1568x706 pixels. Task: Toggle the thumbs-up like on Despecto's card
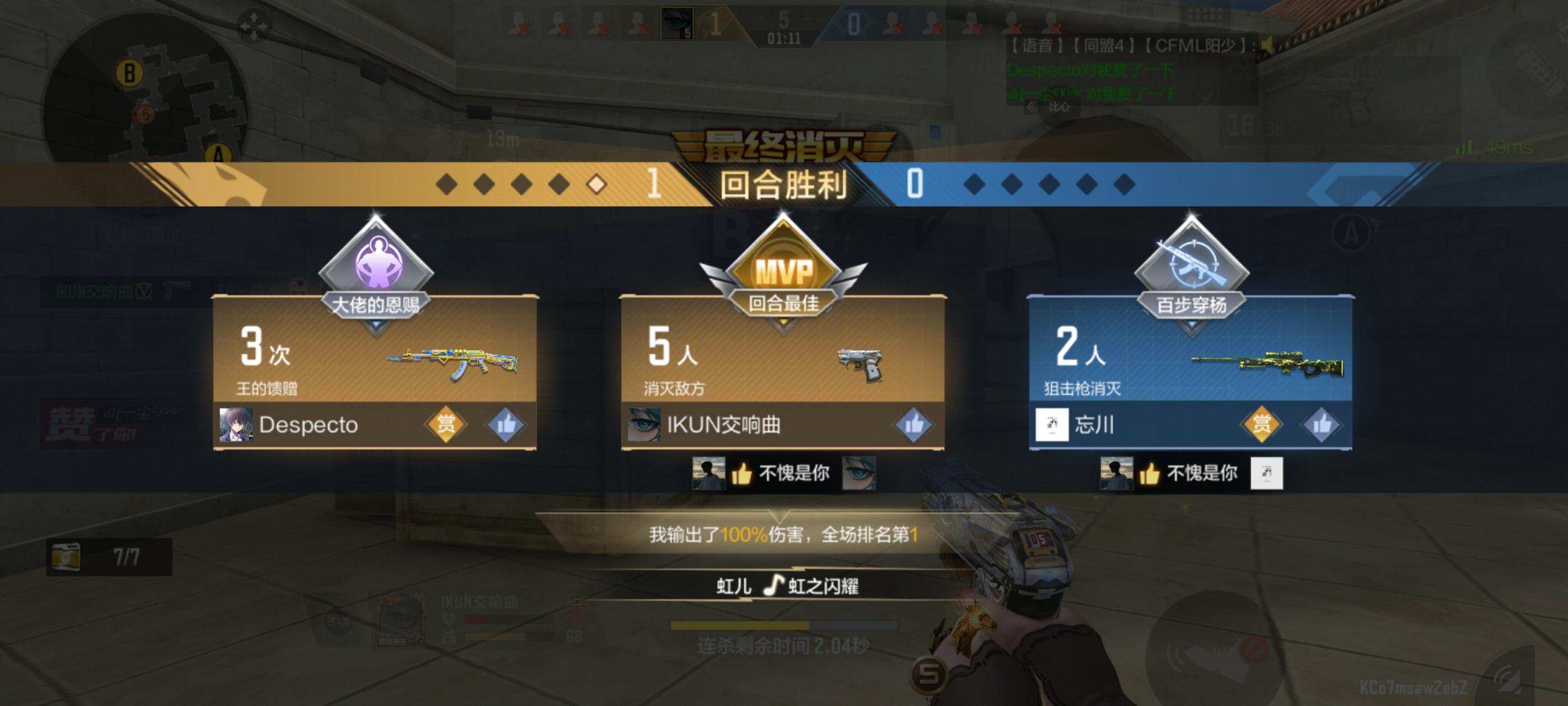(x=506, y=426)
